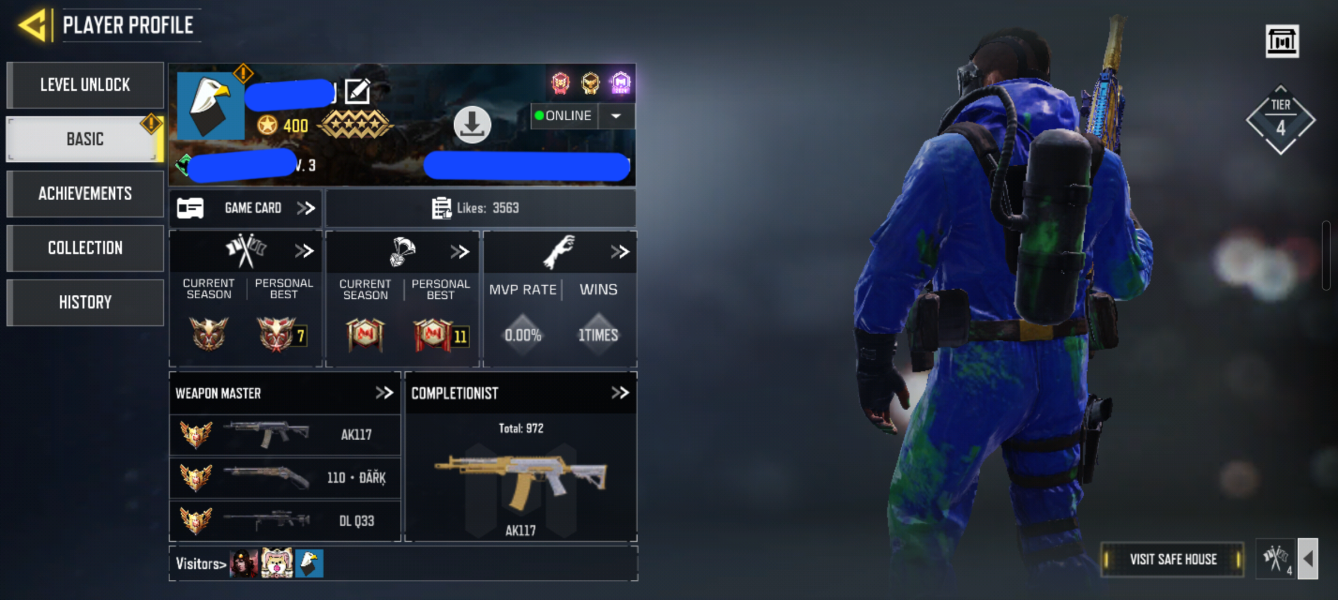Click the eagle profile avatar
Screen dimensions: 1338x600
click(210, 106)
